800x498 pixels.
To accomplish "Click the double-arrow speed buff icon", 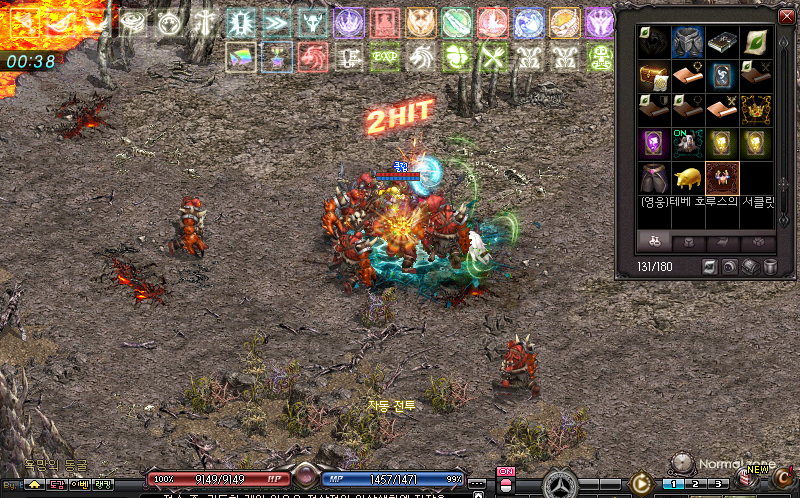I will click(x=277, y=22).
